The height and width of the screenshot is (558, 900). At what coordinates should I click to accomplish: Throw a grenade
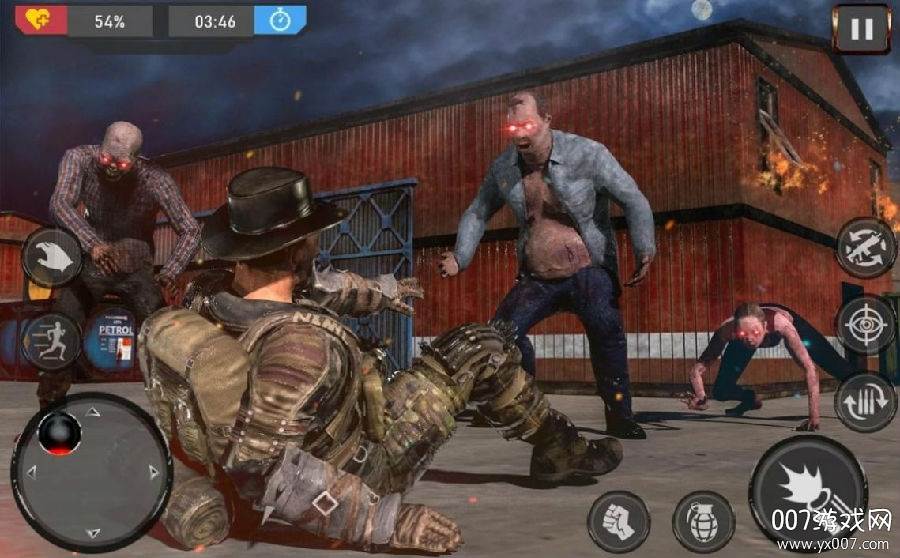(703, 521)
